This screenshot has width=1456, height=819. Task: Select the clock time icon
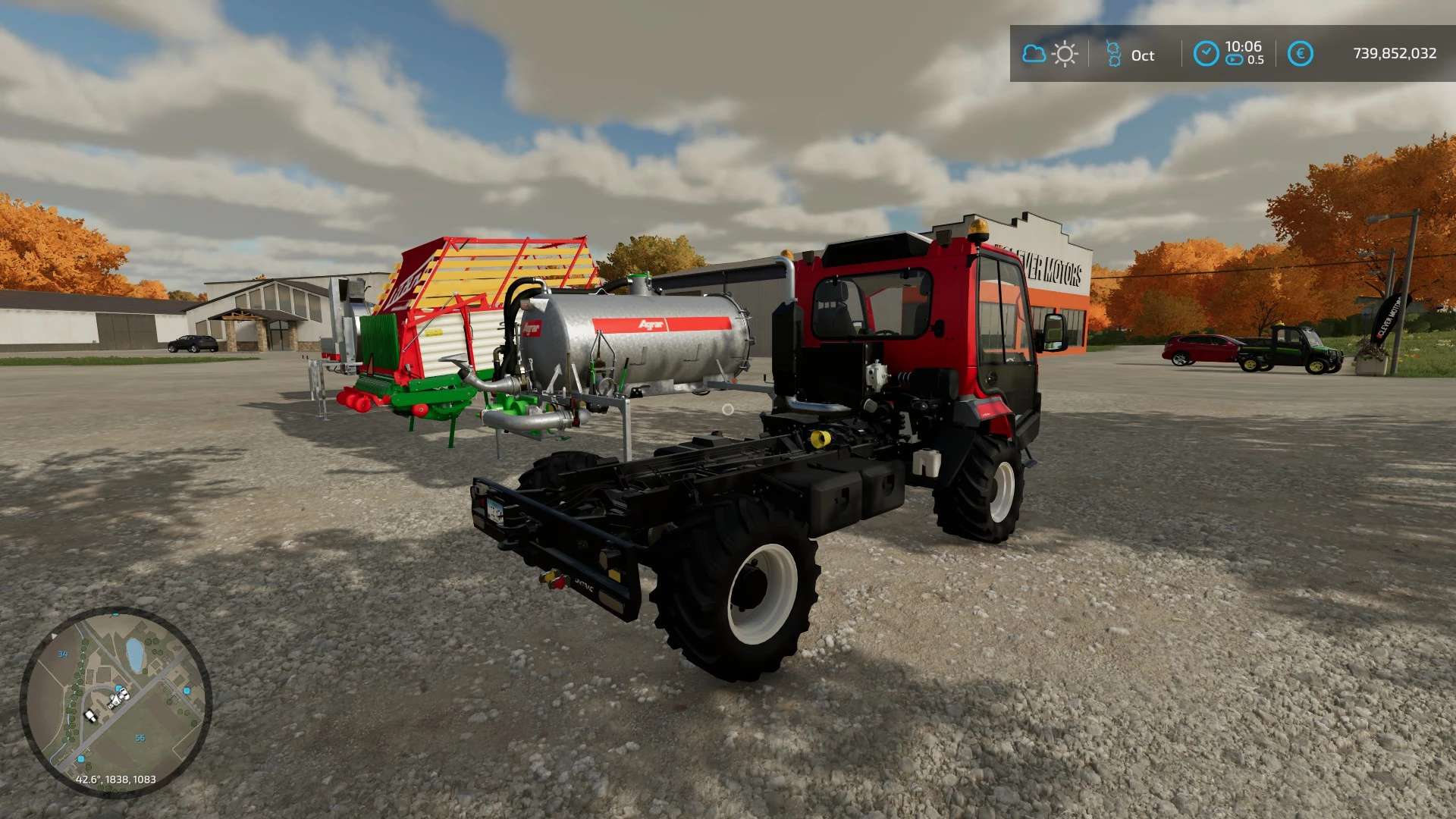coord(1206,54)
